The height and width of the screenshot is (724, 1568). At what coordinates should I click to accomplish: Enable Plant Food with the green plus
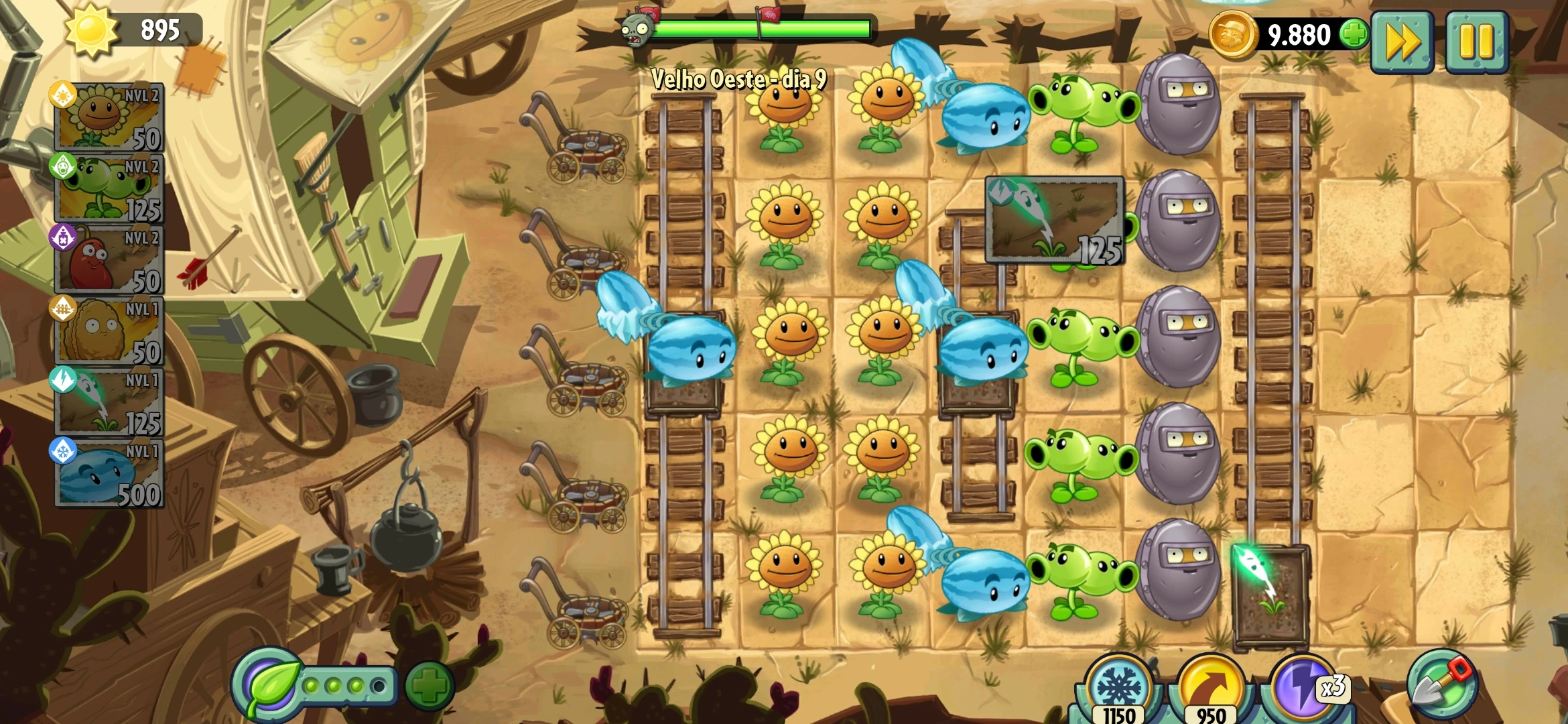[429, 685]
